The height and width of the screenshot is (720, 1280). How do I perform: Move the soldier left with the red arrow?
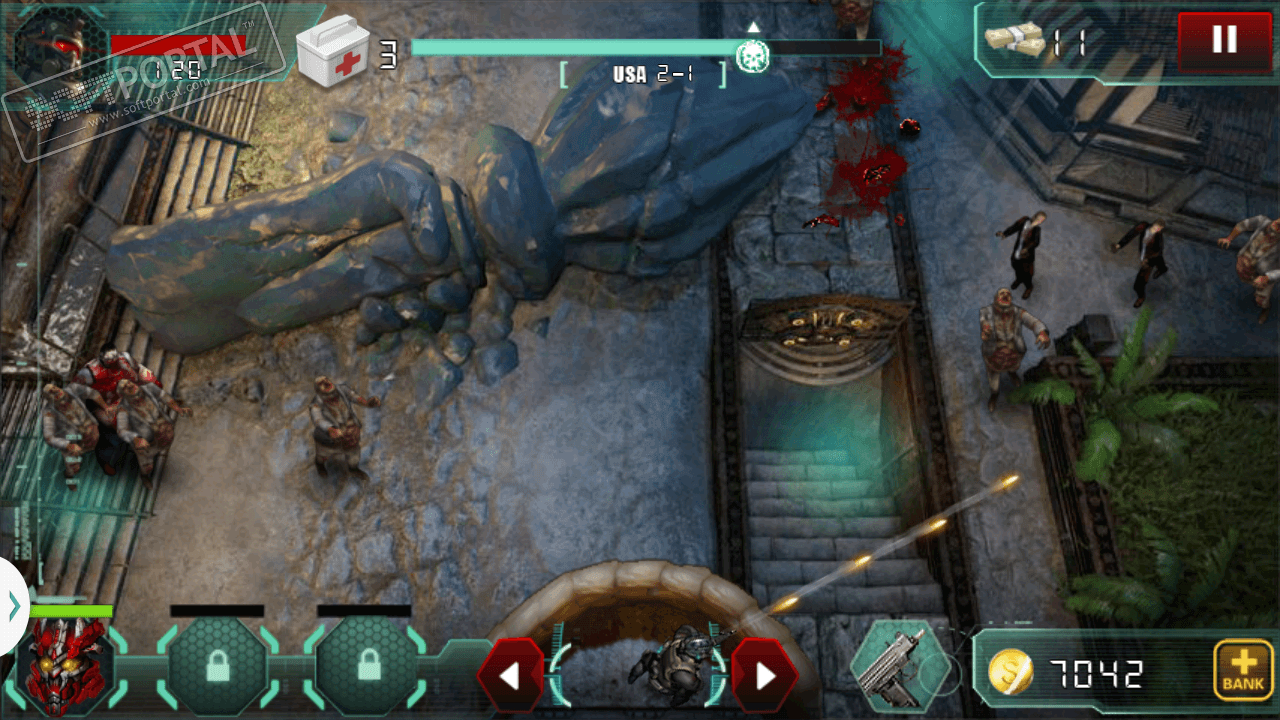[510, 675]
